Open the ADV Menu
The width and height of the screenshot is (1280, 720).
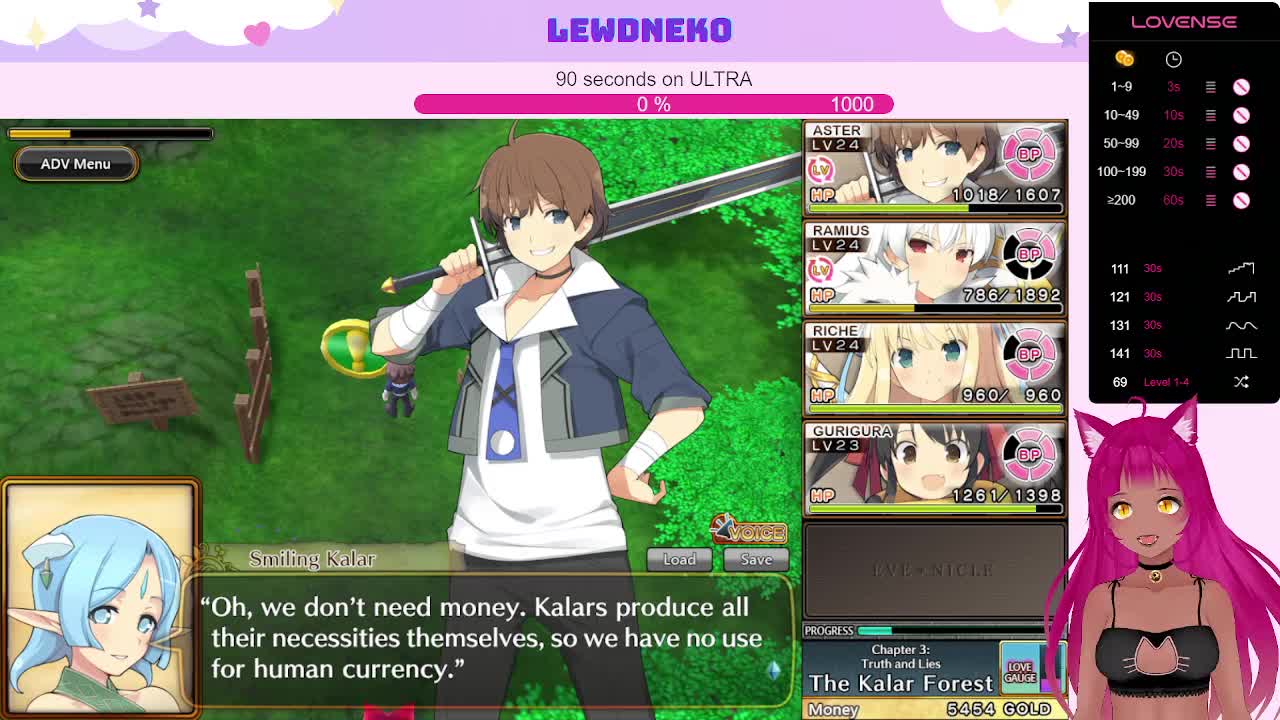point(75,164)
